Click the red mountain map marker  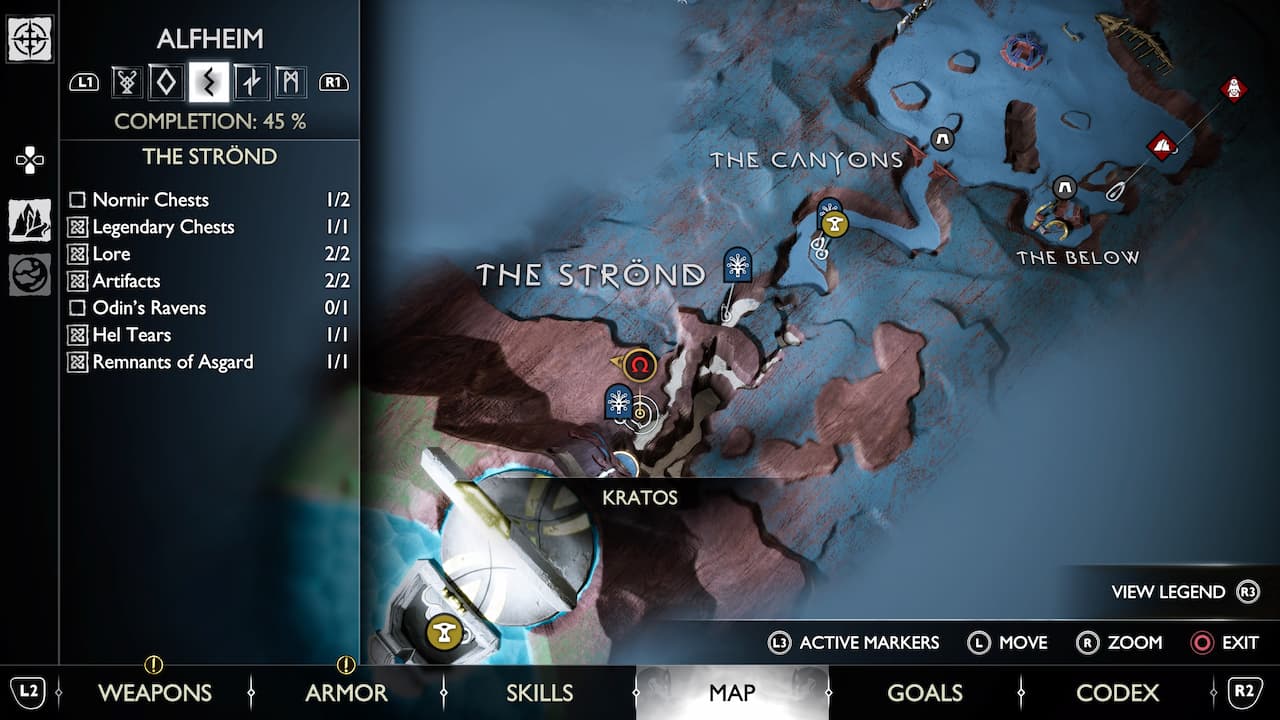click(1161, 147)
